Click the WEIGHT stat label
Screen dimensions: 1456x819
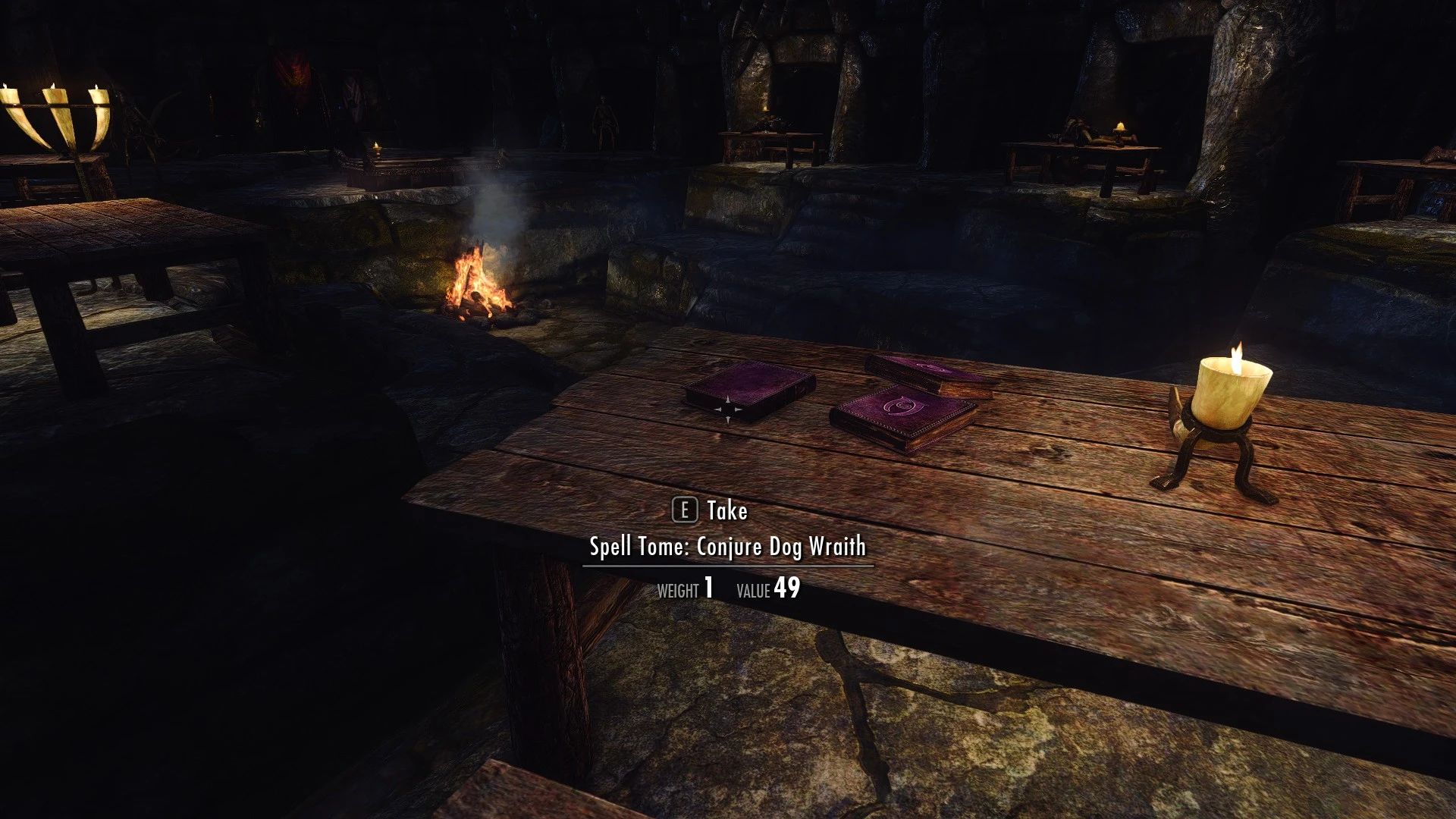[x=679, y=588]
